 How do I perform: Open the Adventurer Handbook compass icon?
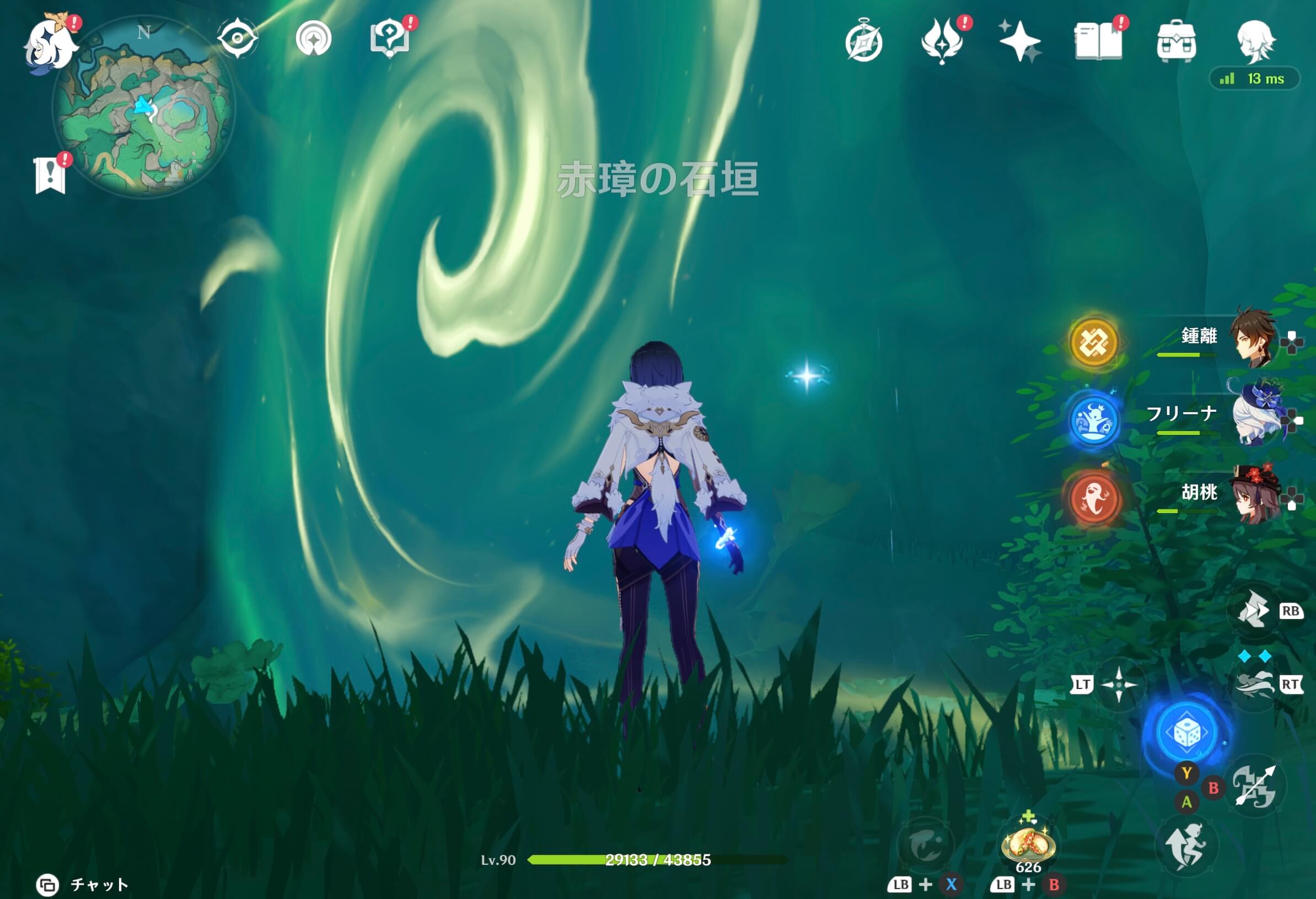(866, 40)
